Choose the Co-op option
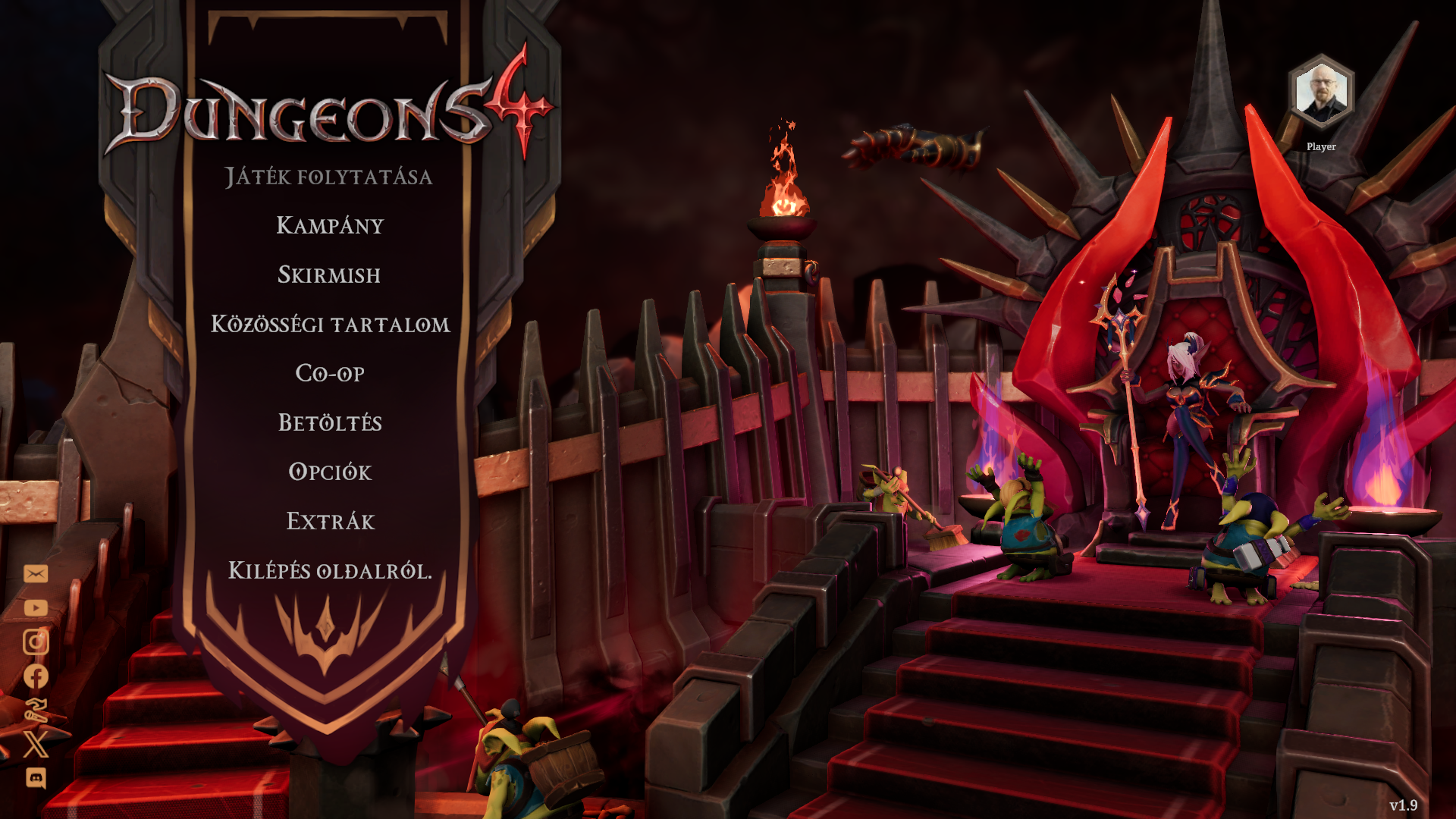Screen dimensions: 1456x819 330,373
